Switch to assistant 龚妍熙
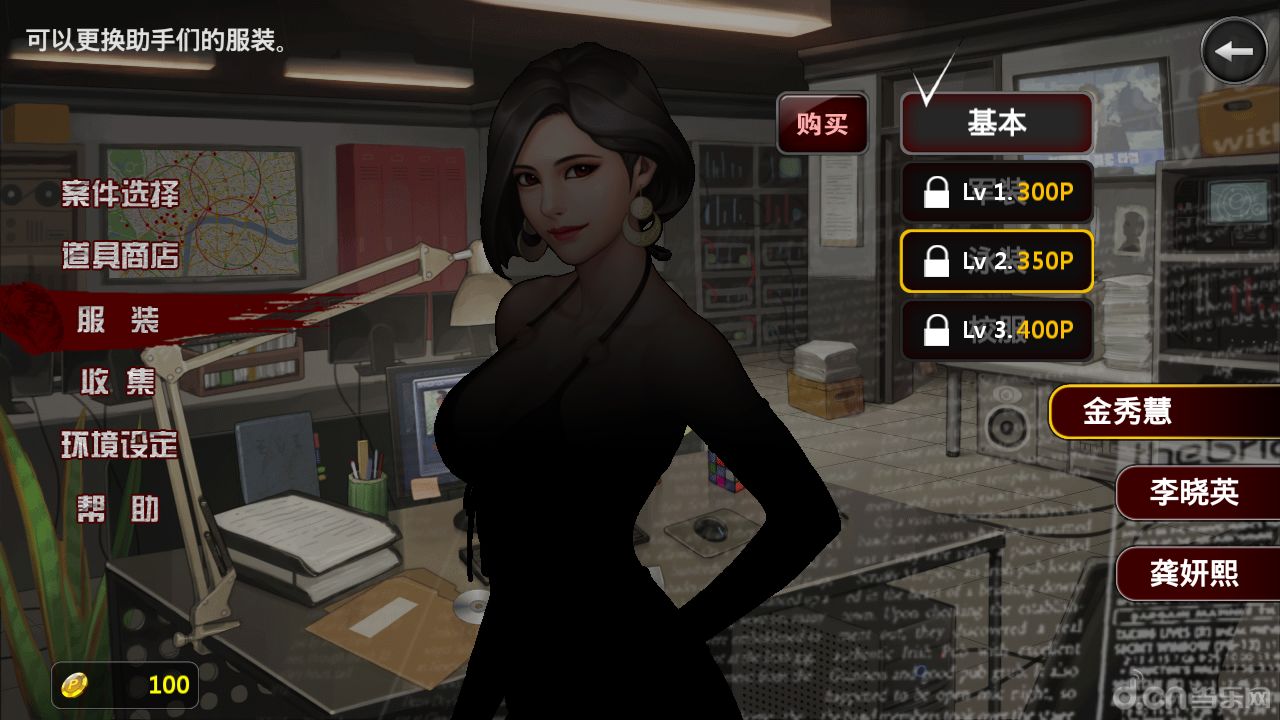This screenshot has width=1280, height=720. pyautogui.click(x=1195, y=573)
